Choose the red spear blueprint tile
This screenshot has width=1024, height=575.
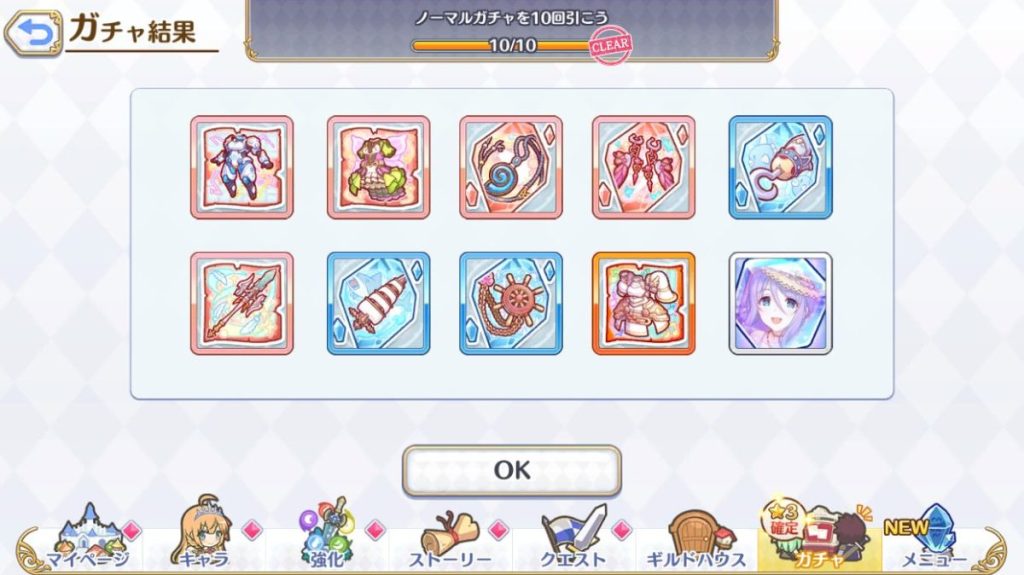click(242, 303)
